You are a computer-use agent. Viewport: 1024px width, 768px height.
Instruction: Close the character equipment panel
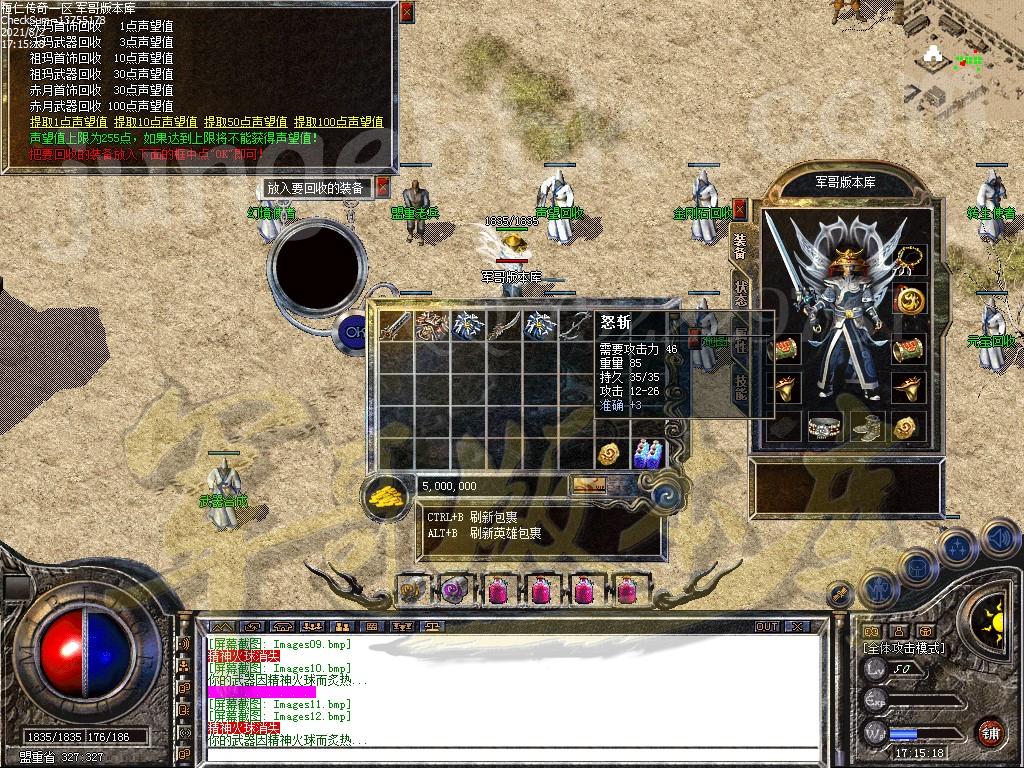740,208
